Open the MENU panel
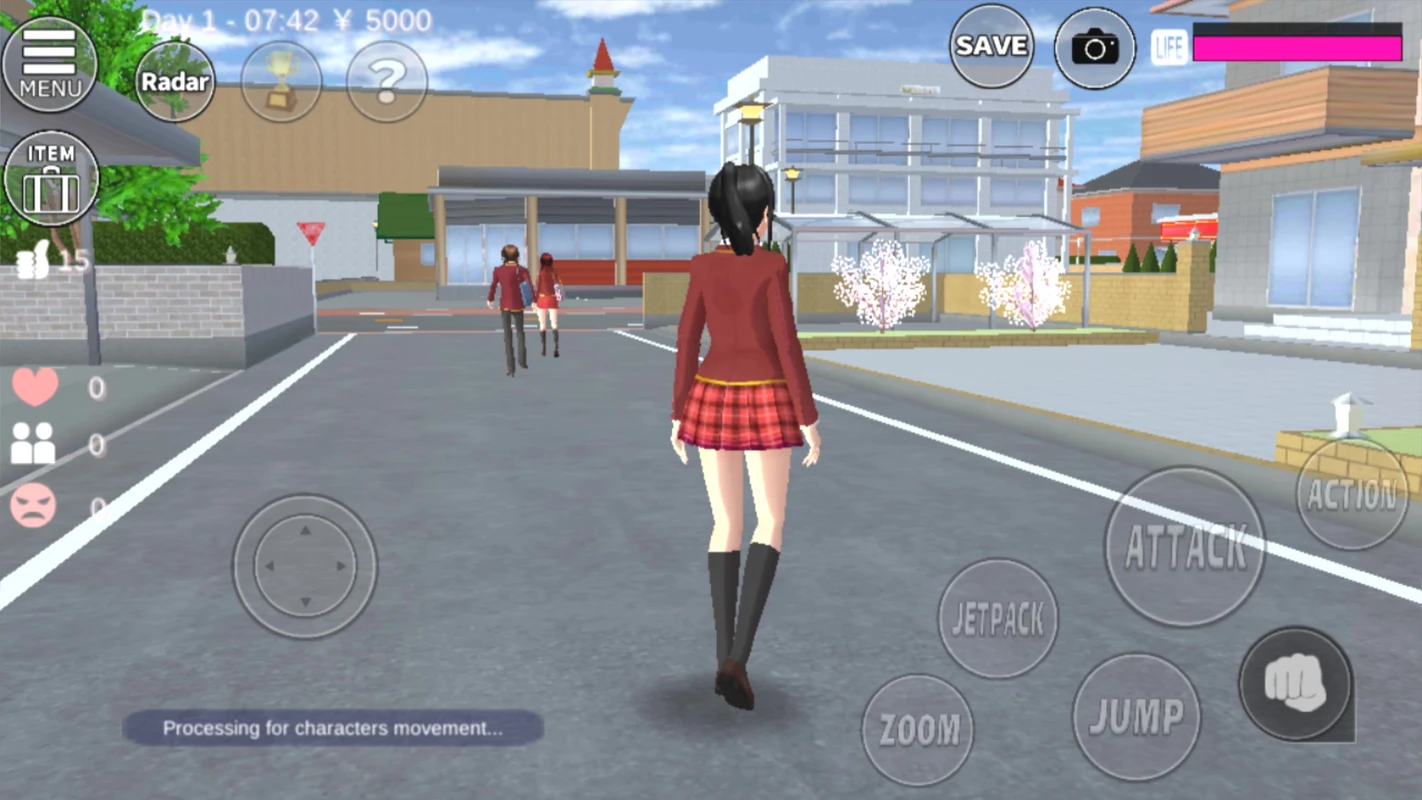This screenshot has height=800, width=1422. pos(50,62)
